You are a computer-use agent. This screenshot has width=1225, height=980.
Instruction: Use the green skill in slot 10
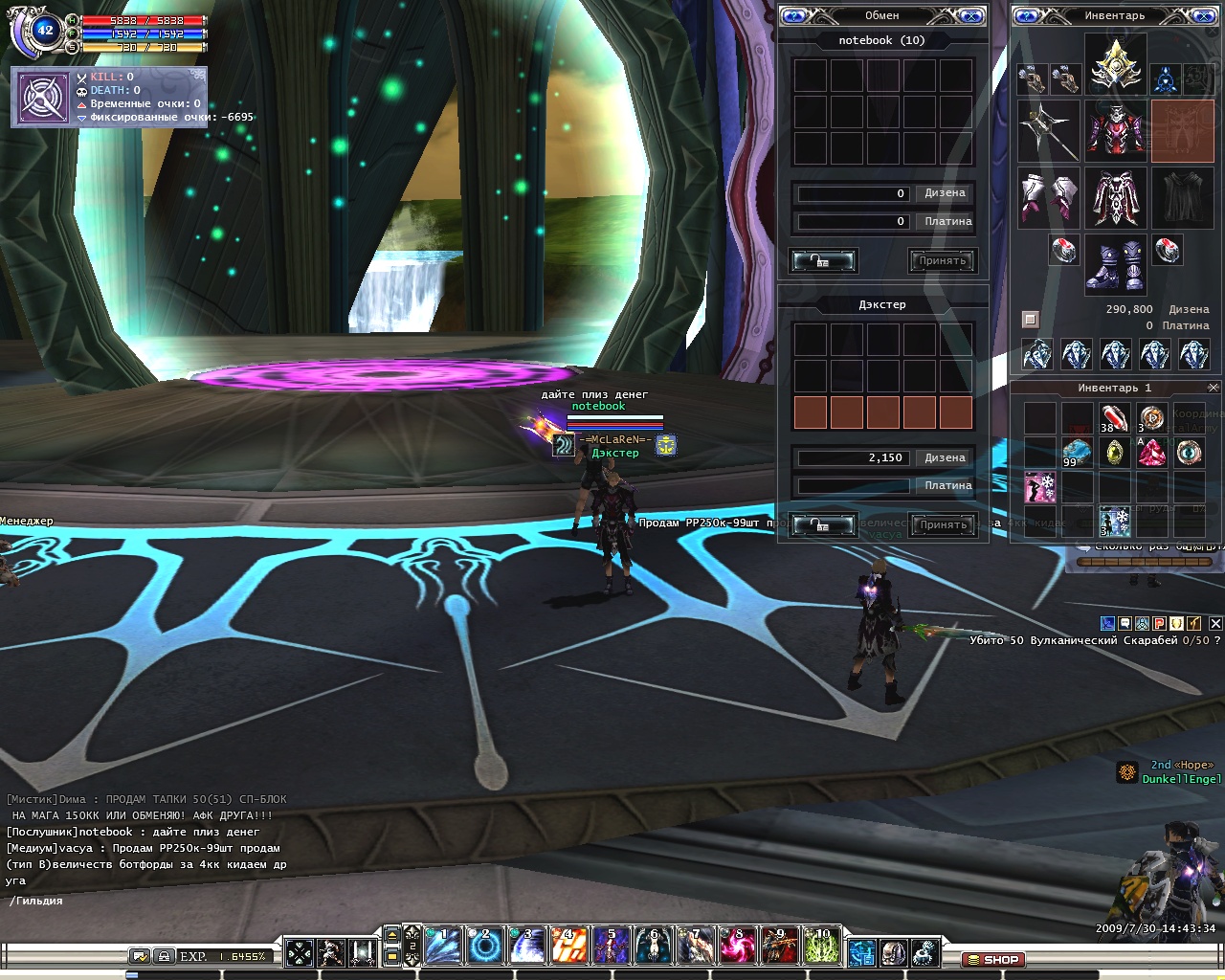822,947
